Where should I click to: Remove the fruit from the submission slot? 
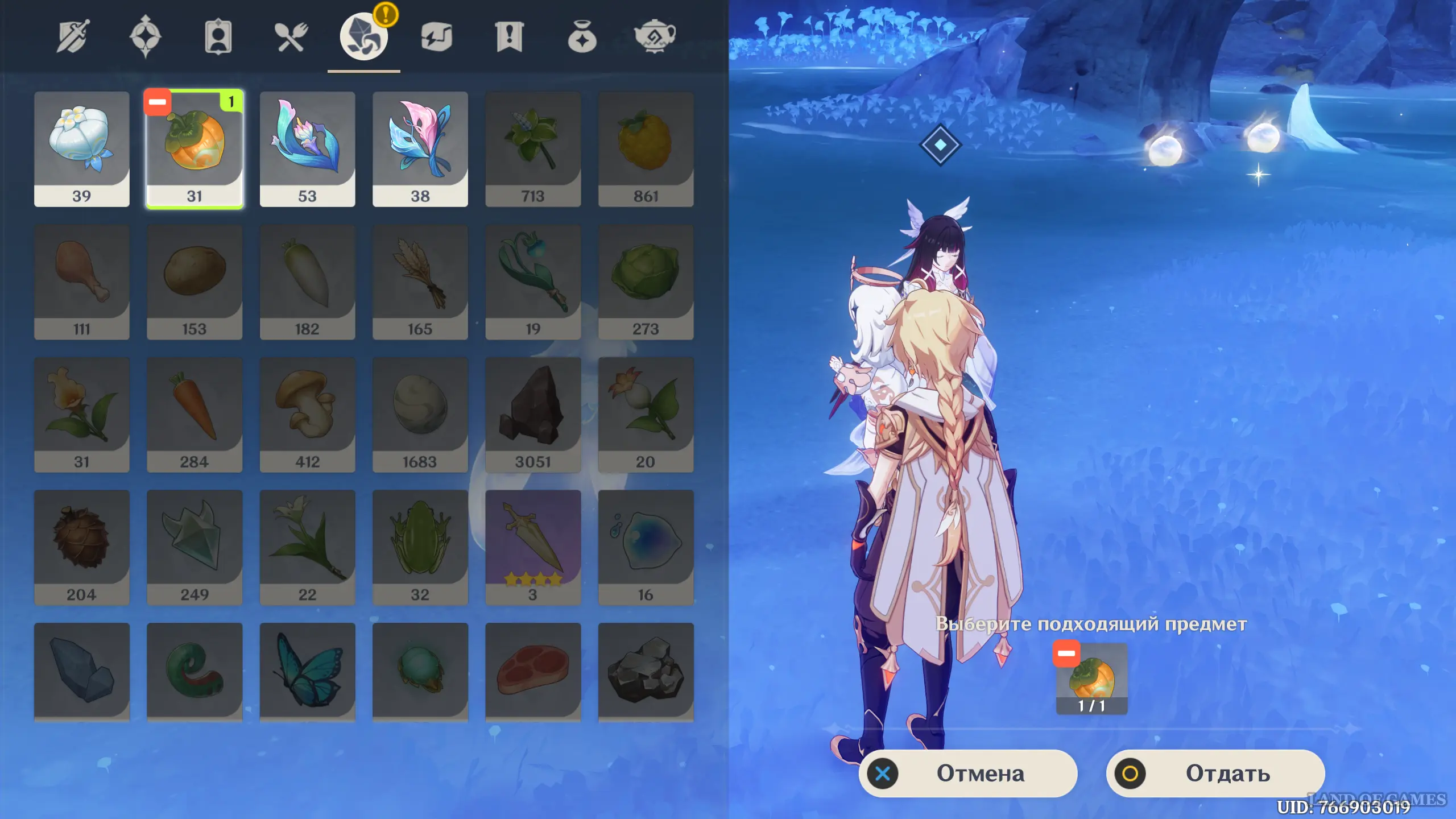pyautogui.click(x=1066, y=654)
